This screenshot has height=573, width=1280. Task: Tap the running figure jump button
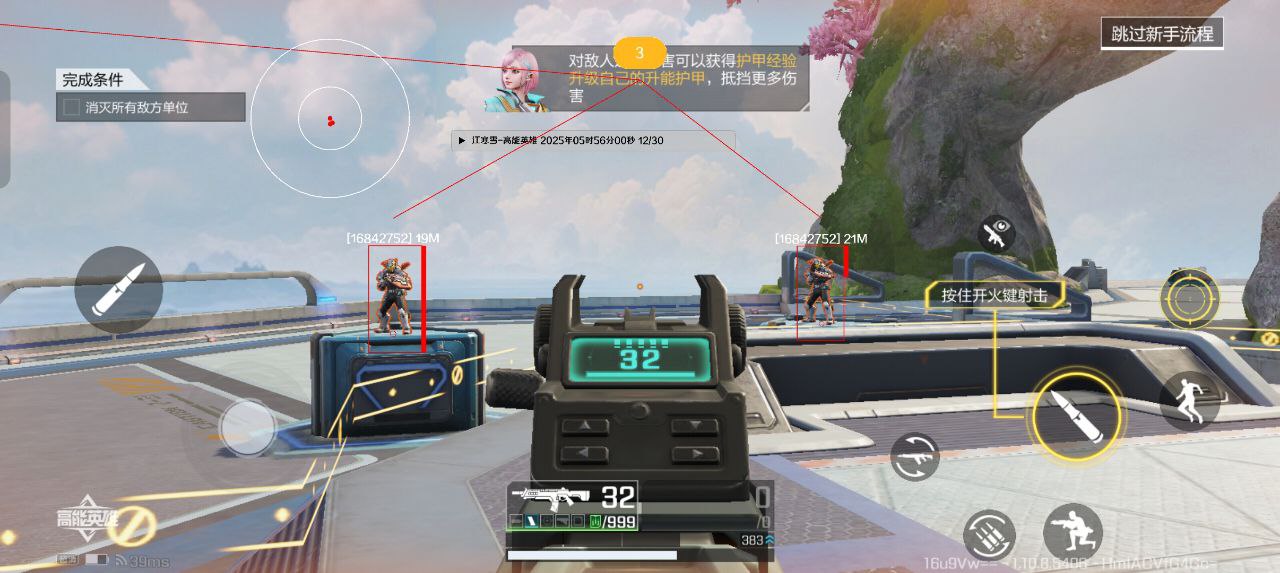point(1189,400)
